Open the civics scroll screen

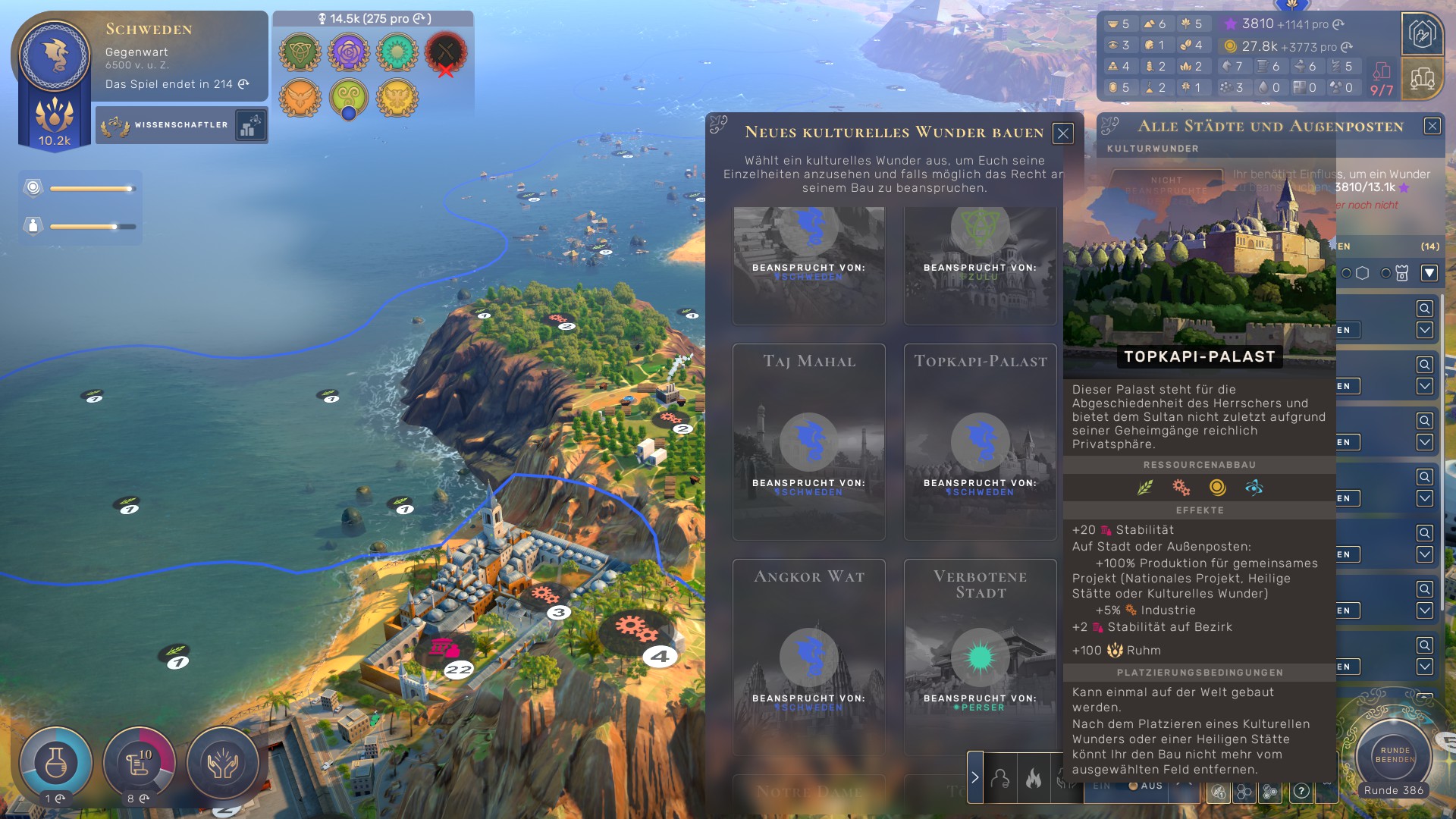[x=139, y=763]
